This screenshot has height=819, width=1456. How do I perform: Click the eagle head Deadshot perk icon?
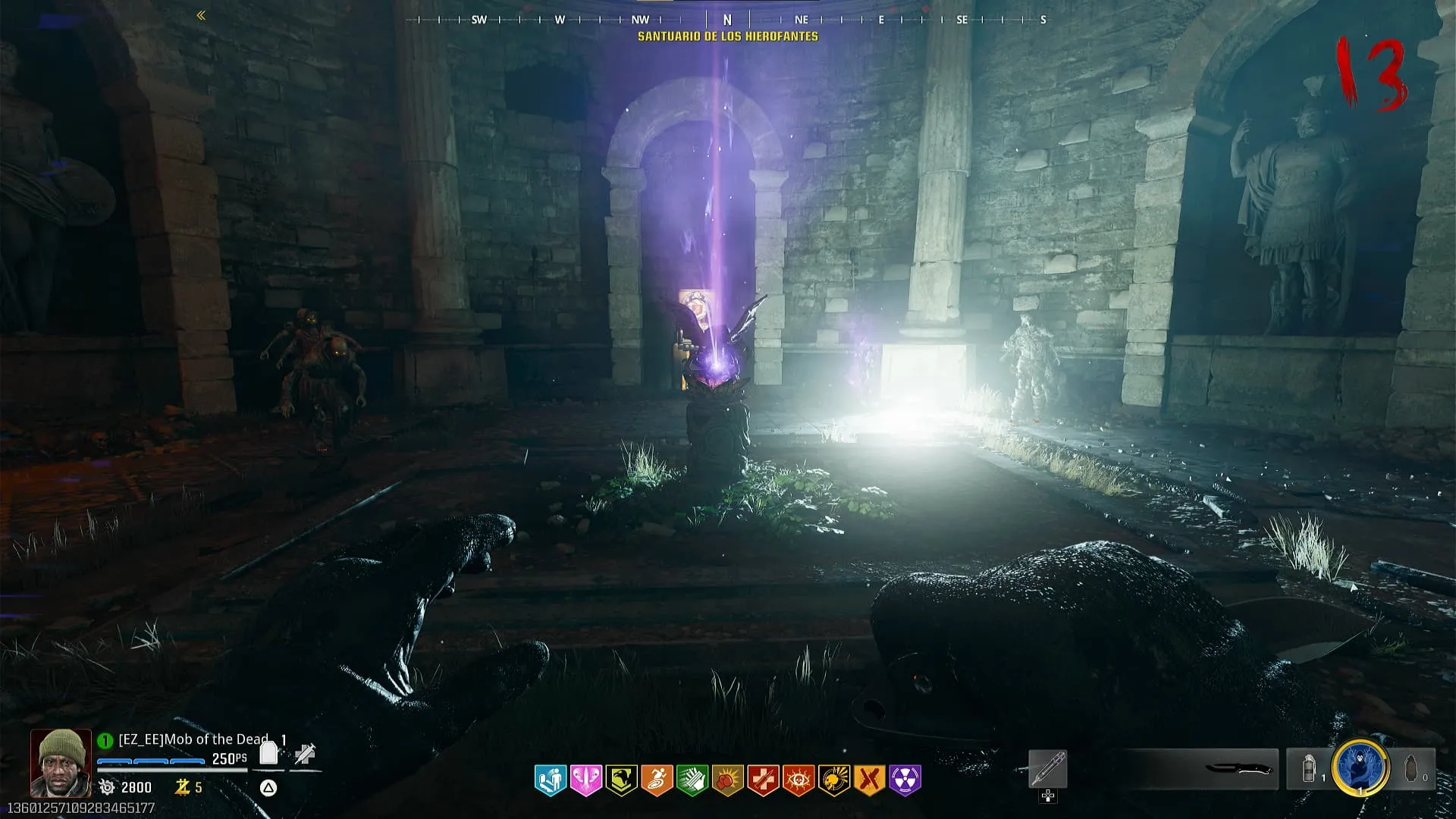621,780
